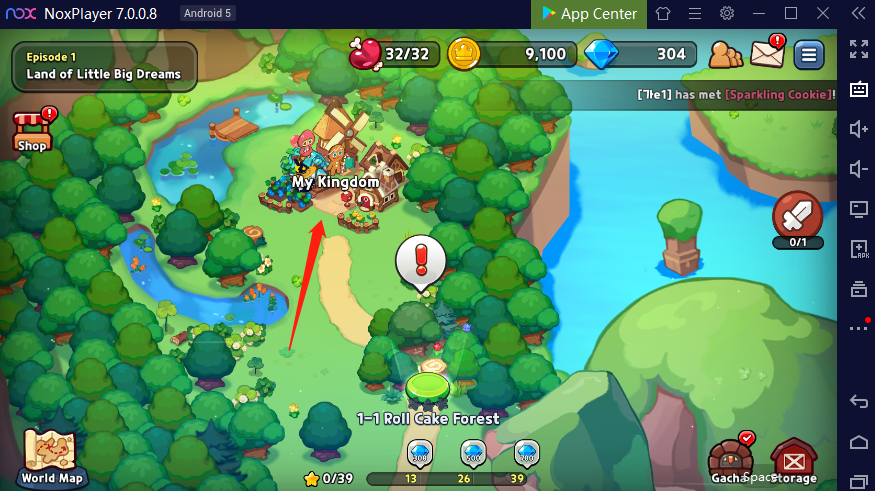Screen dimensions: 875x491
Task: Open the friends list icon
Action: point(726,54)
